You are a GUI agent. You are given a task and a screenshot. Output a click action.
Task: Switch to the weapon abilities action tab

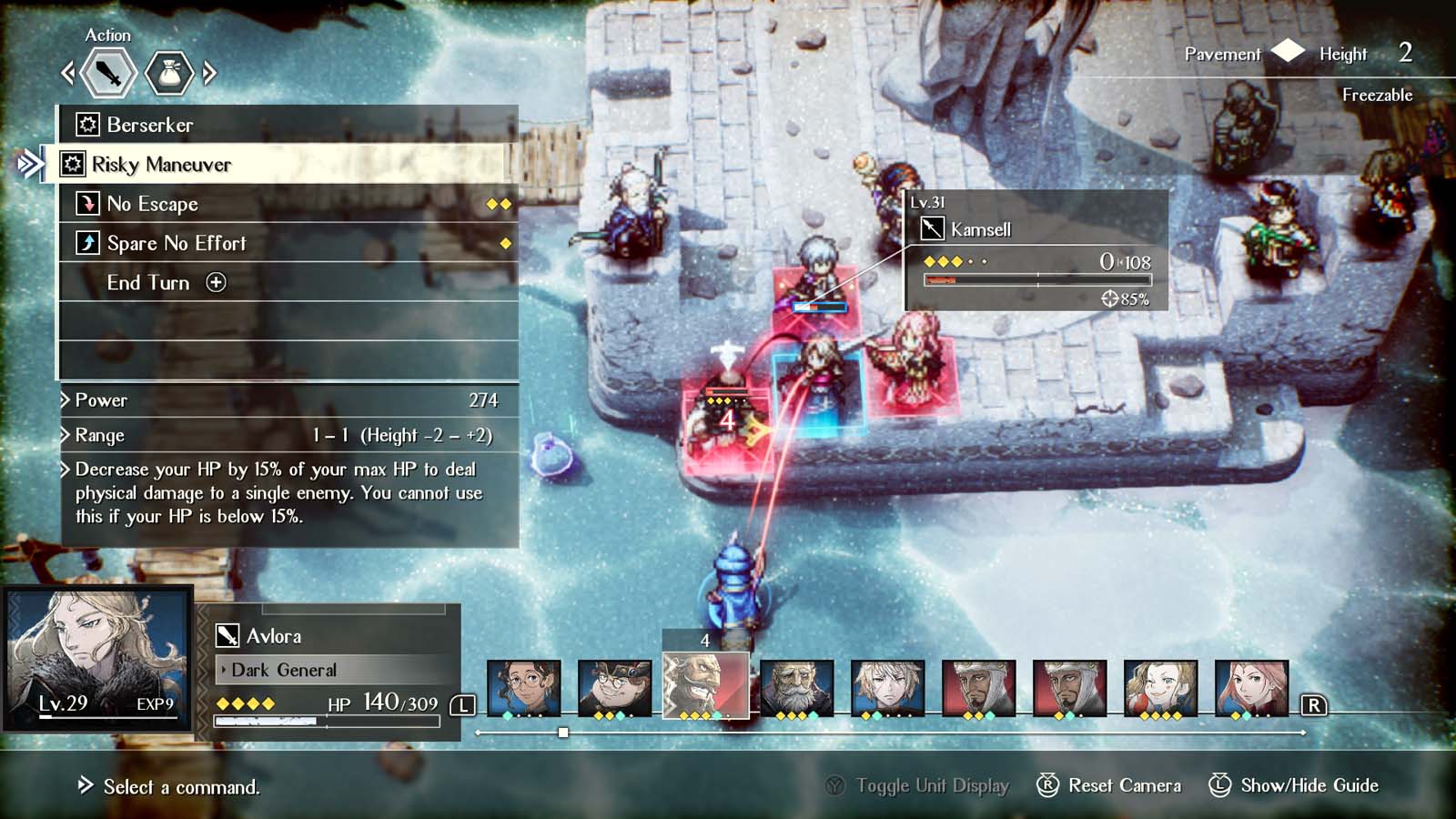[108, 73]
